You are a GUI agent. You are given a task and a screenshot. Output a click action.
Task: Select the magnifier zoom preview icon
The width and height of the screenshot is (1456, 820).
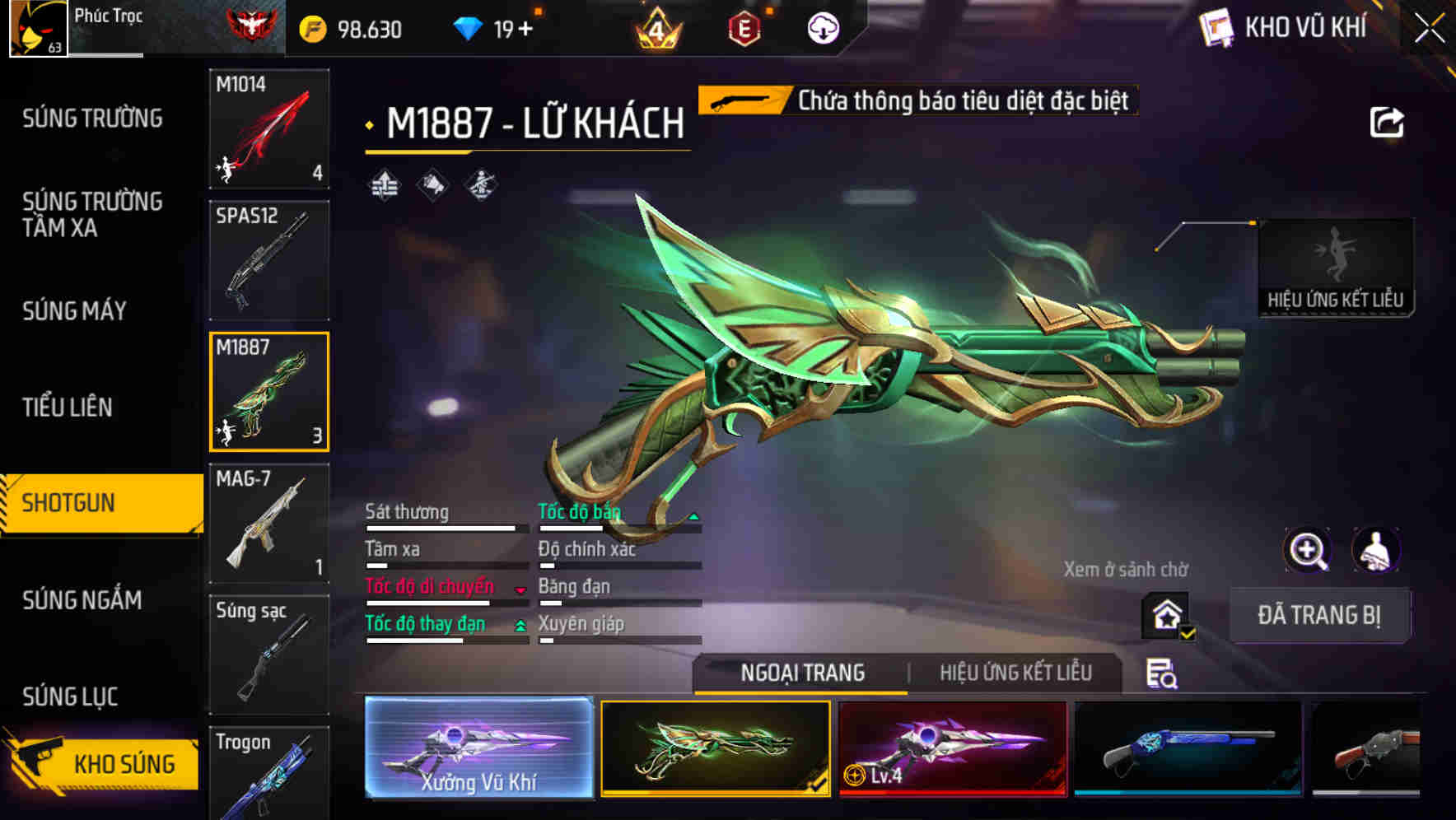[x=1306, y=550]
